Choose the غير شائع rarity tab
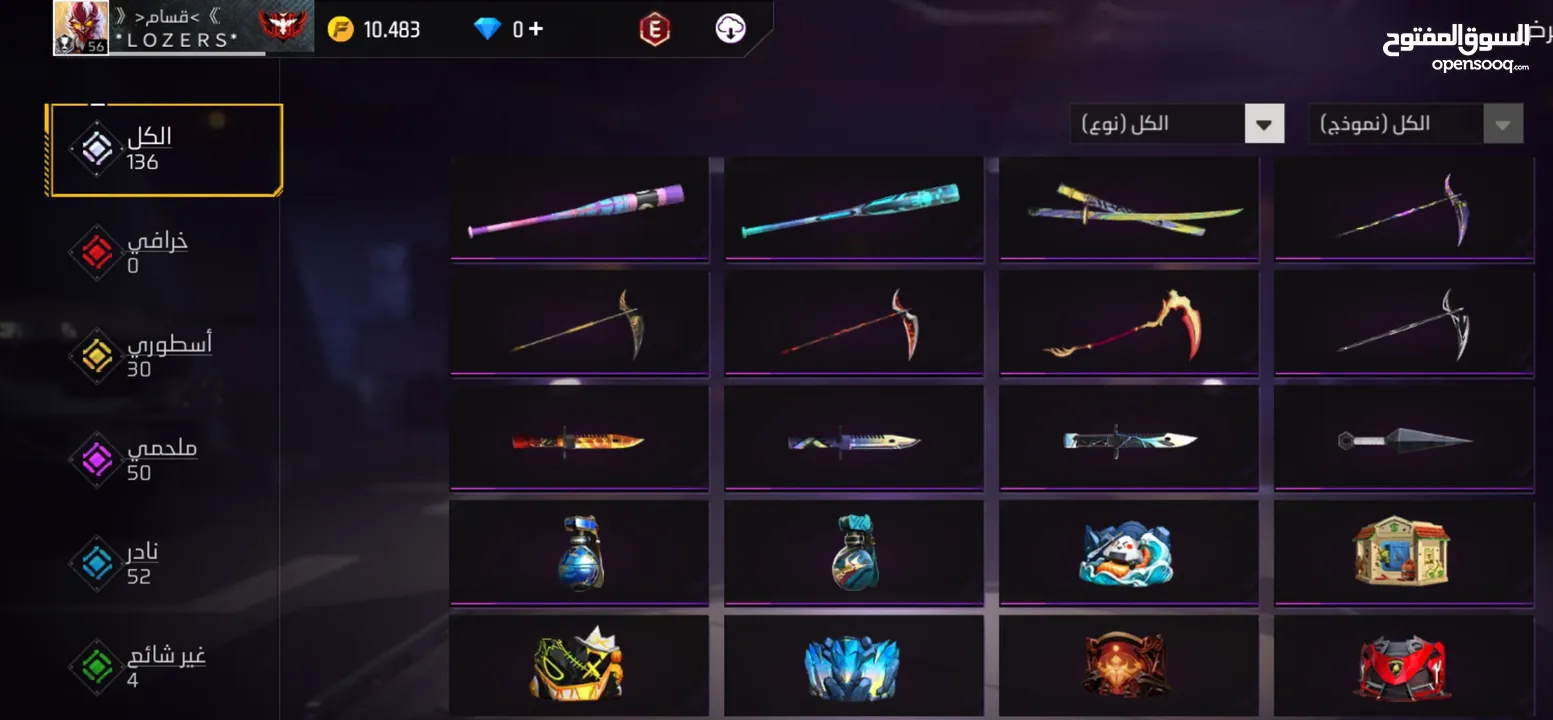 (140, 667)
